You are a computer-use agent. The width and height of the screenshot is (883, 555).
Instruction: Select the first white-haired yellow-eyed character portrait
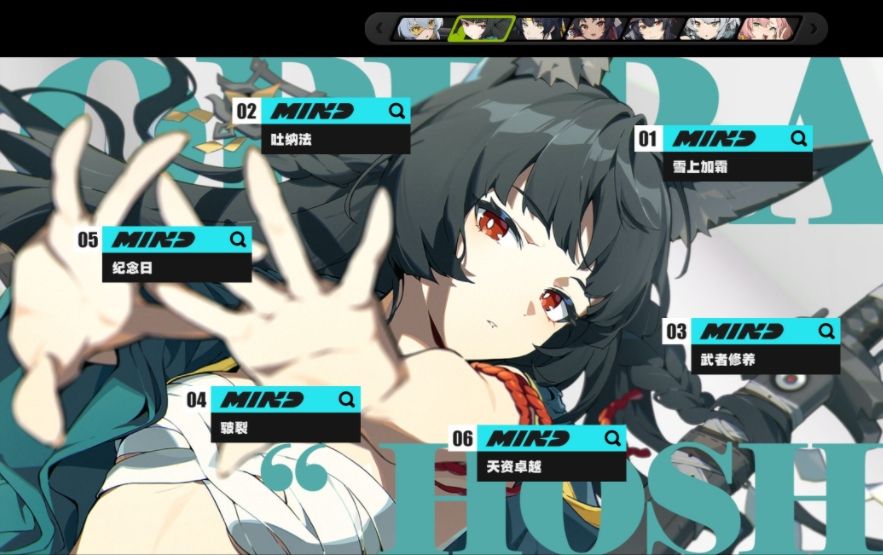coord(422,27)
